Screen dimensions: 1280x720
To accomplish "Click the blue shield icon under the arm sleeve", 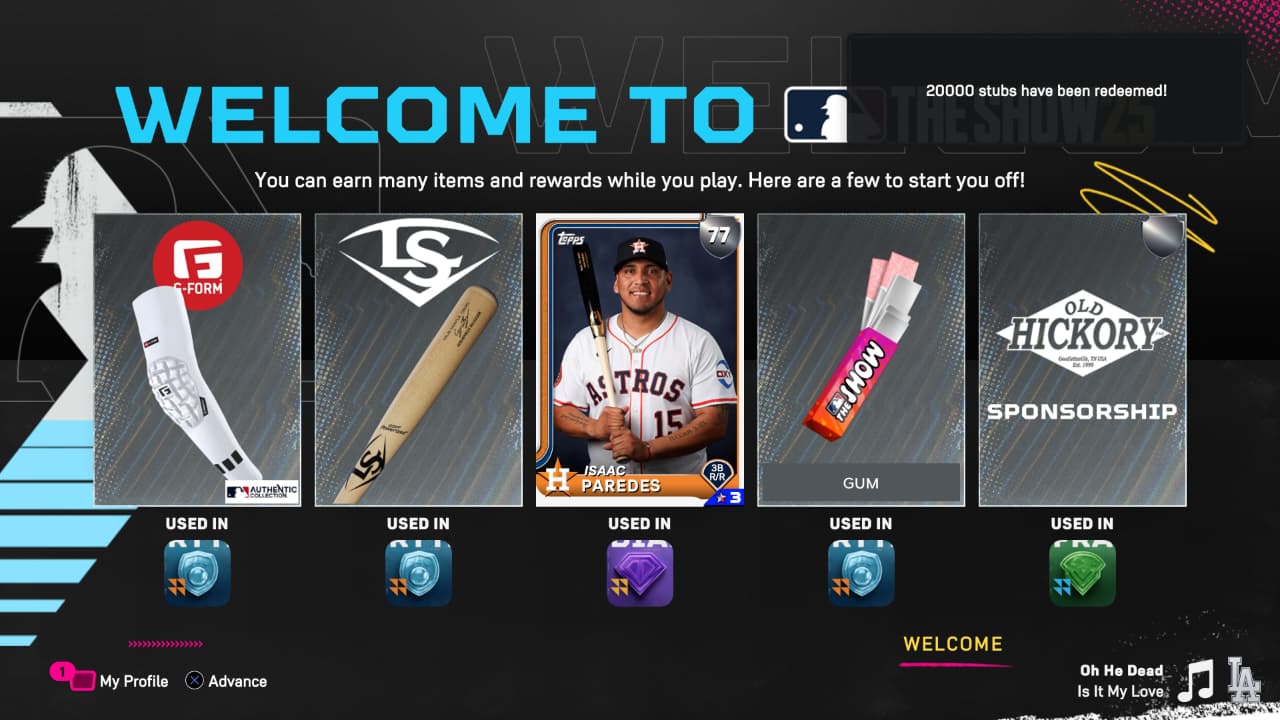I will [x=197, y=574].
